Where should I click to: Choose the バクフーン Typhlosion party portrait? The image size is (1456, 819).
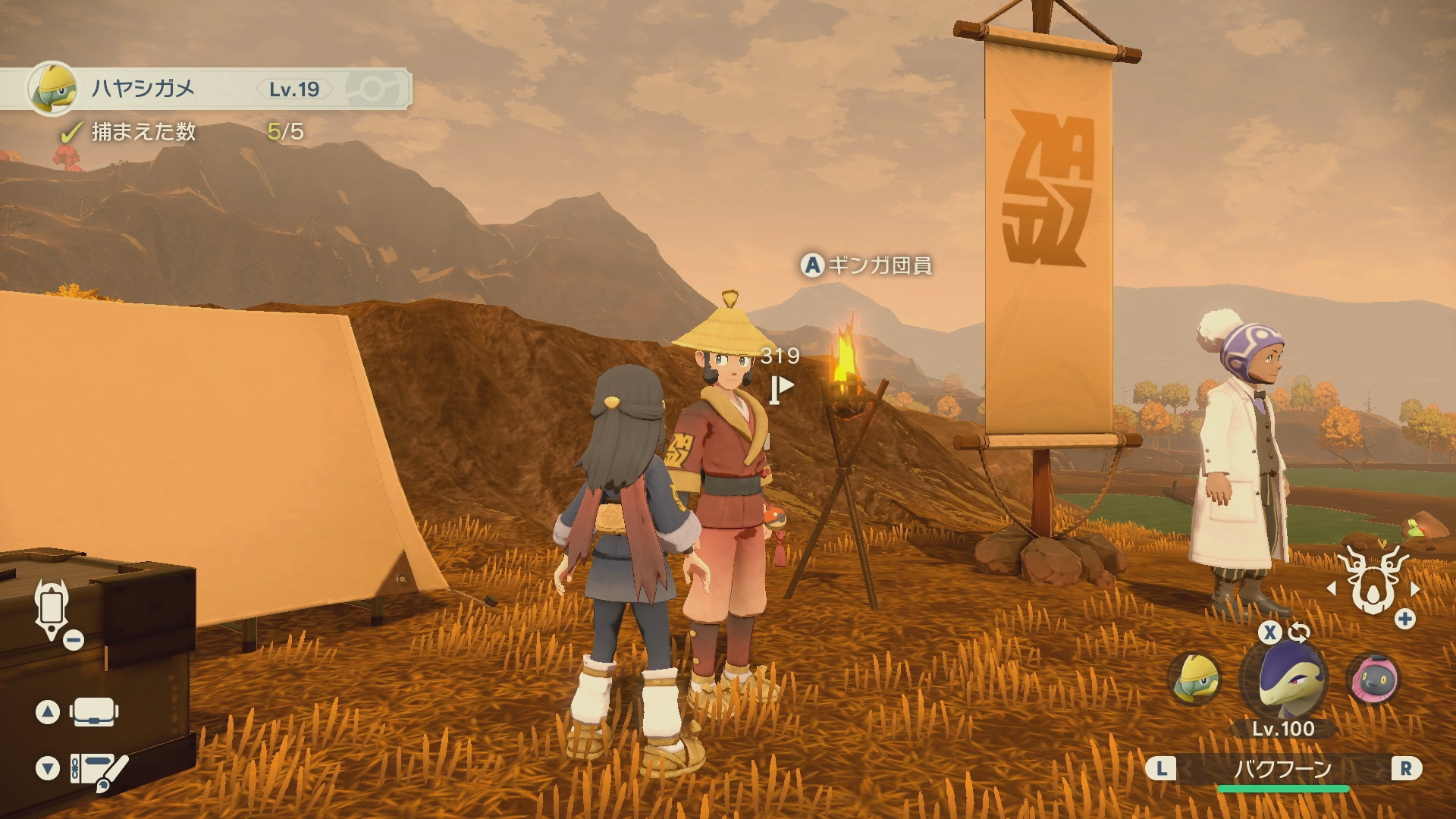tap(1283, 680)
